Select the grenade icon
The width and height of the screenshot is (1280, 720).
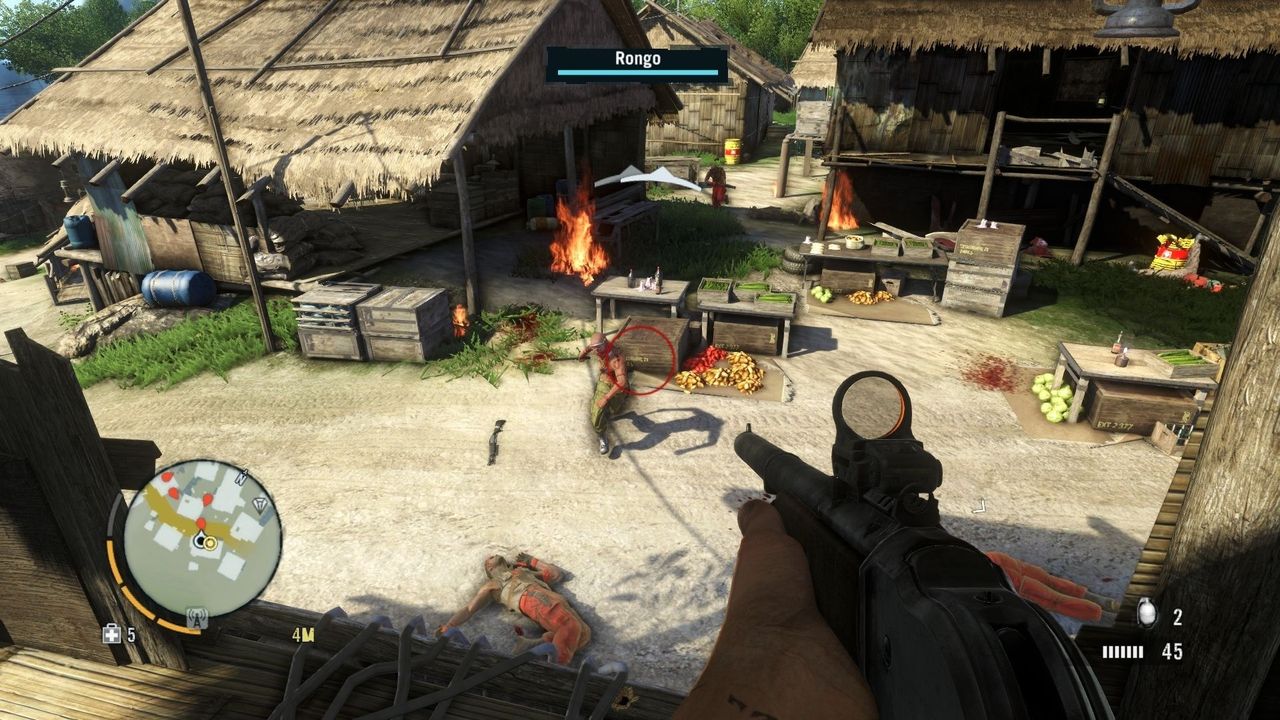(1146, 613)
